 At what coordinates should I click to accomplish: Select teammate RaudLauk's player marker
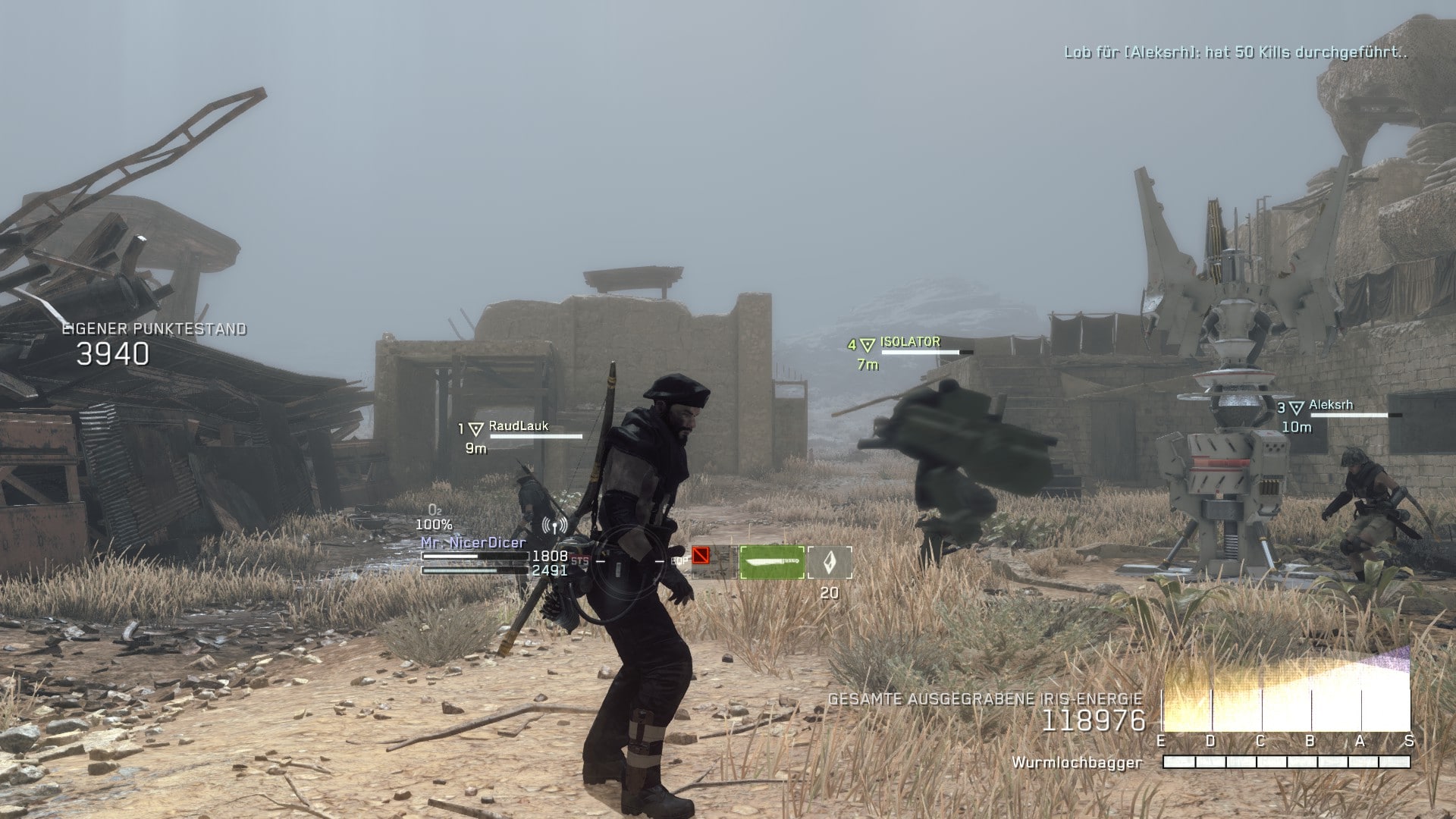[475, 429]
